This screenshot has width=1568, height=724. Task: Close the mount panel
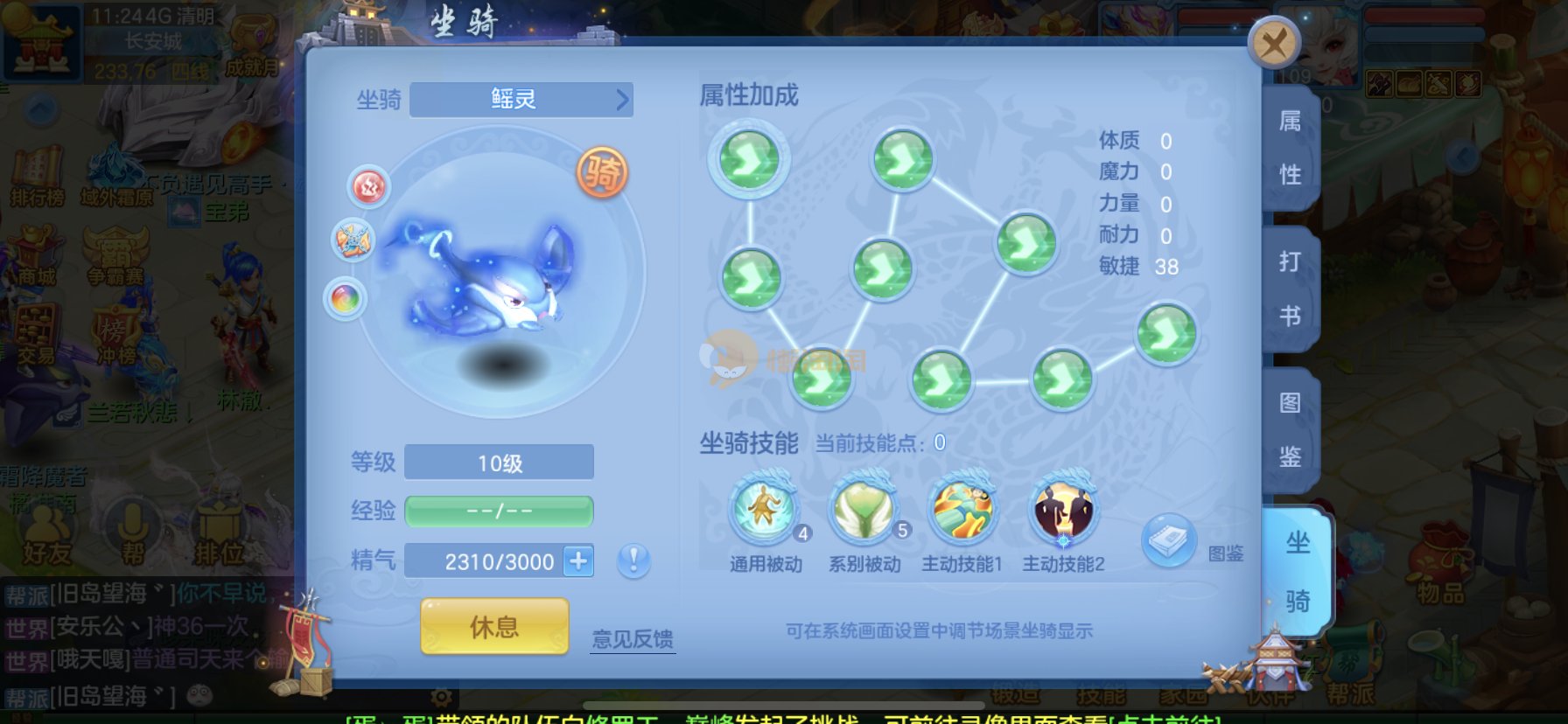point(1273,43)
